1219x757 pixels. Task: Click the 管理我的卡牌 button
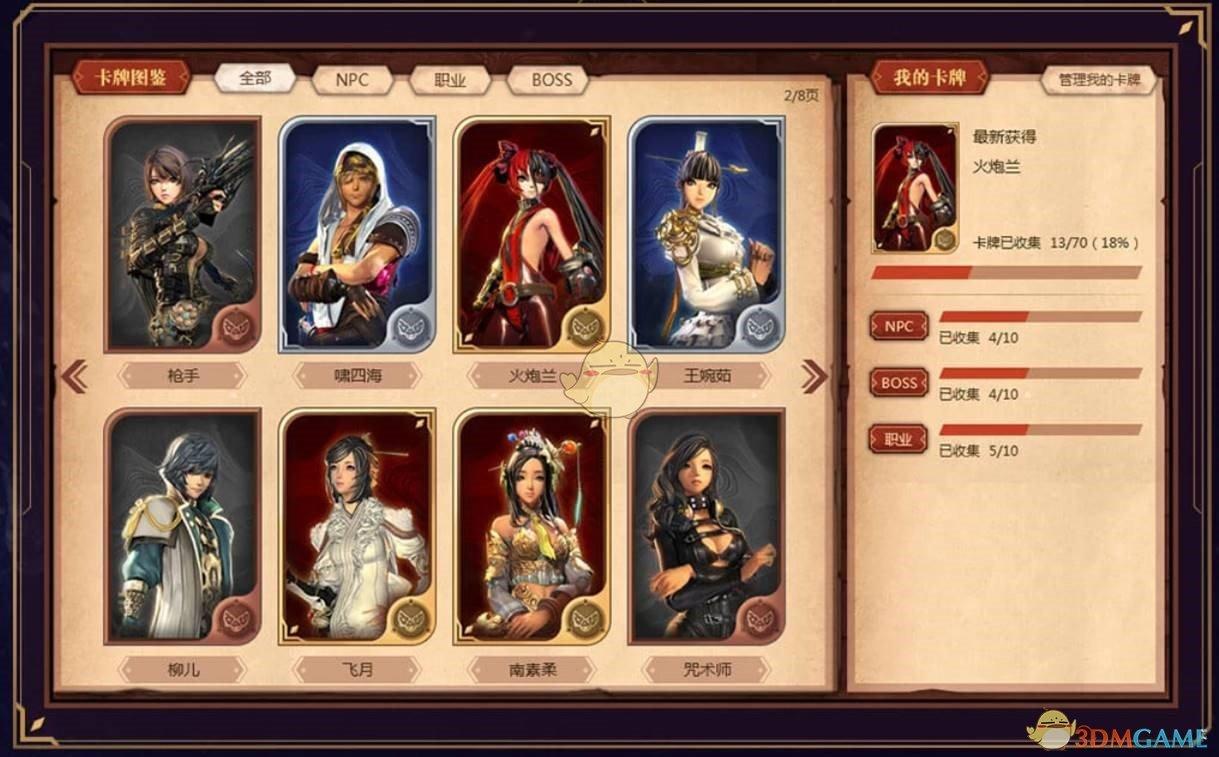[x=1099, y=80]
